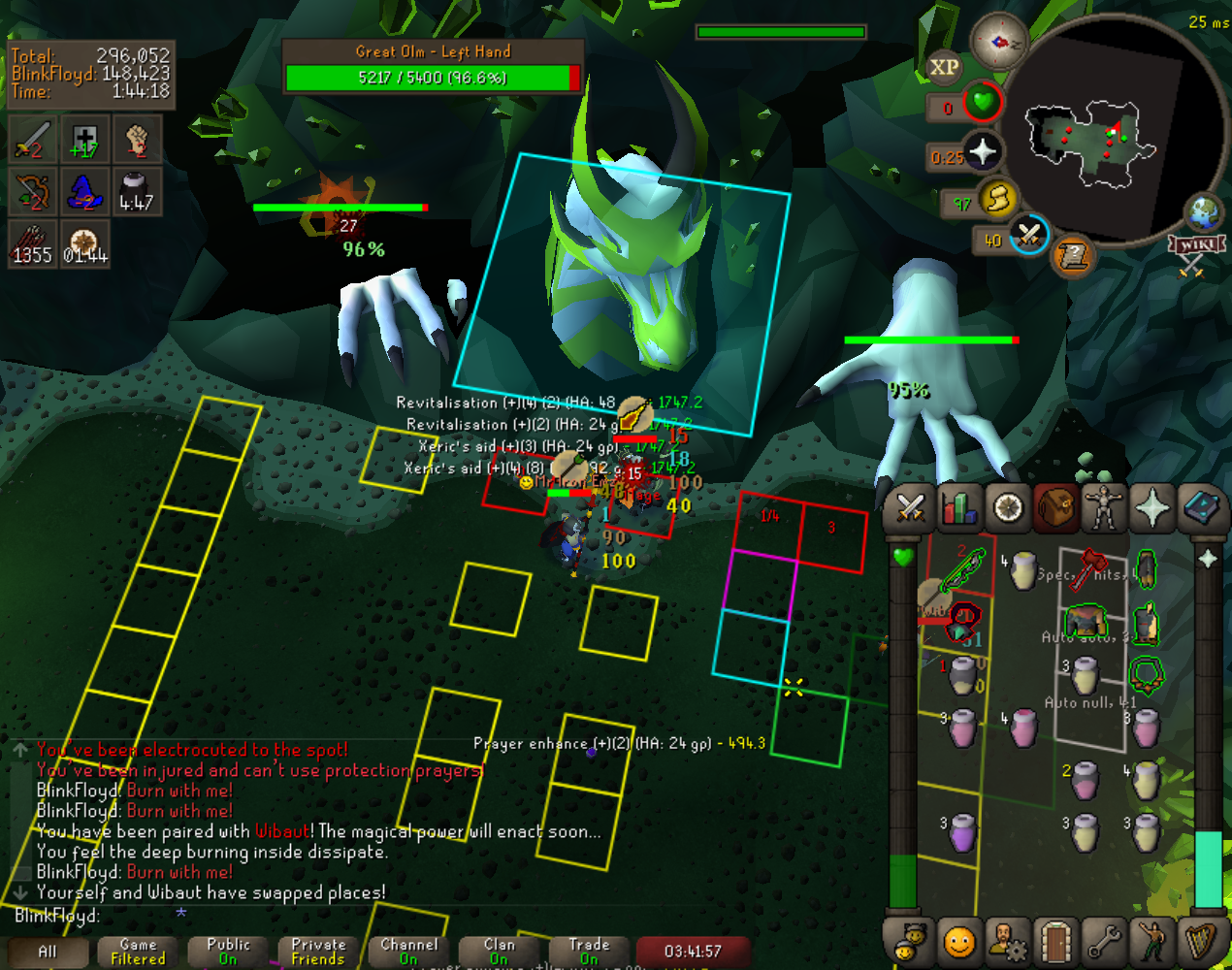Image resolution: width=1232 pixels, height=970 pixels.
Task: Open the Spellbook tab
Action: point(1201,508)
